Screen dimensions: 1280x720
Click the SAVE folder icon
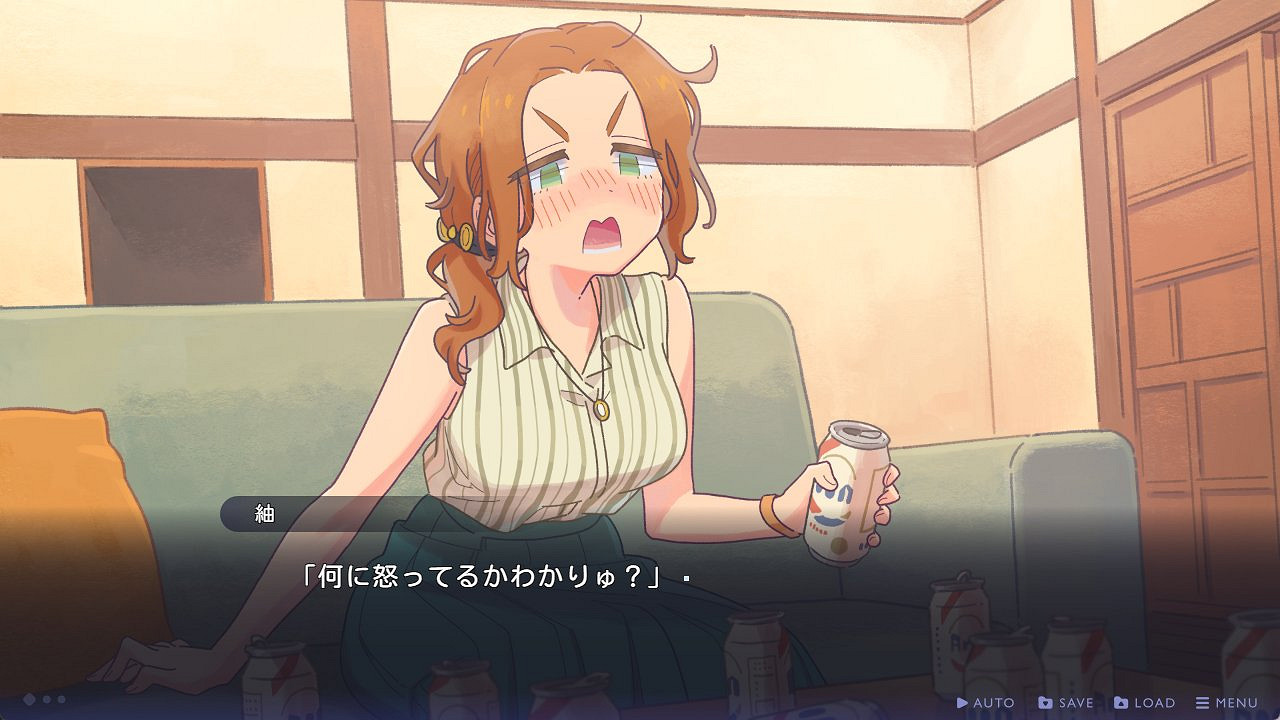coord(1045,702)
